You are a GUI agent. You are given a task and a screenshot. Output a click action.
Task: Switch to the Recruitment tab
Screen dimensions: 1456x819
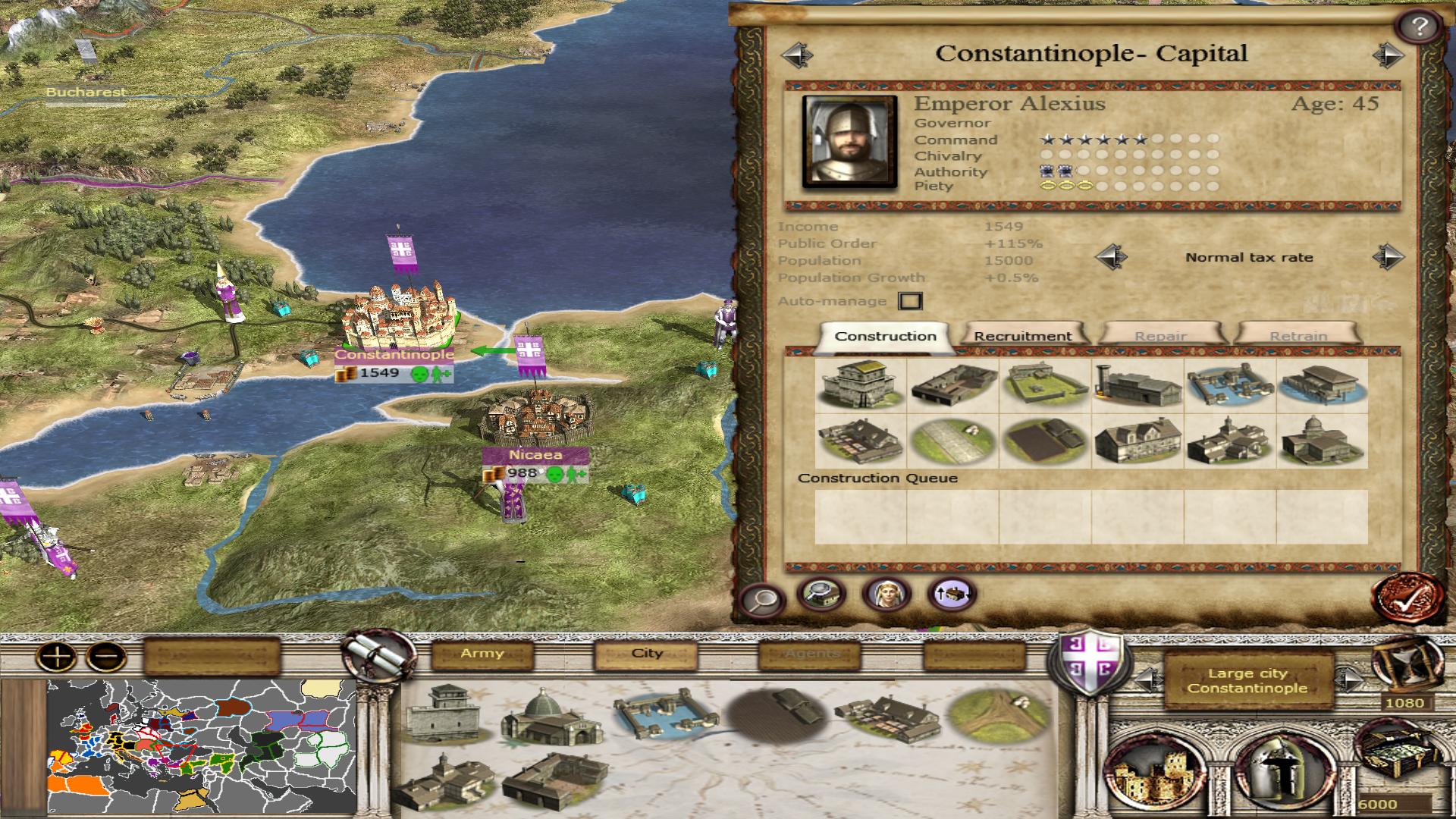point(1022,336)
